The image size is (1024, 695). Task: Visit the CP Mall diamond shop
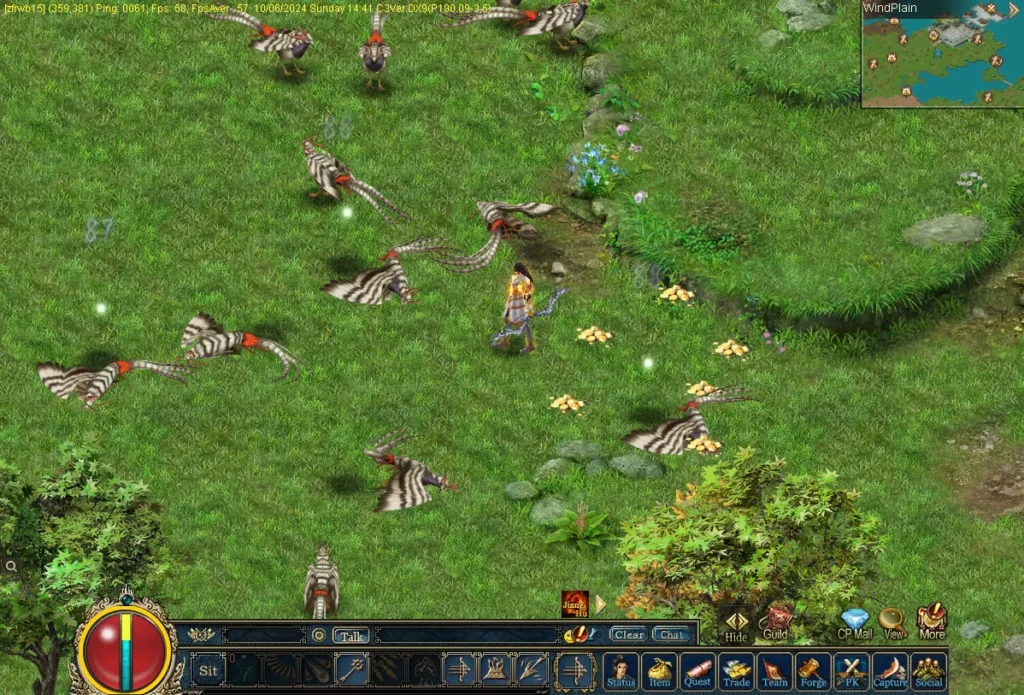(x=855, y=622)
